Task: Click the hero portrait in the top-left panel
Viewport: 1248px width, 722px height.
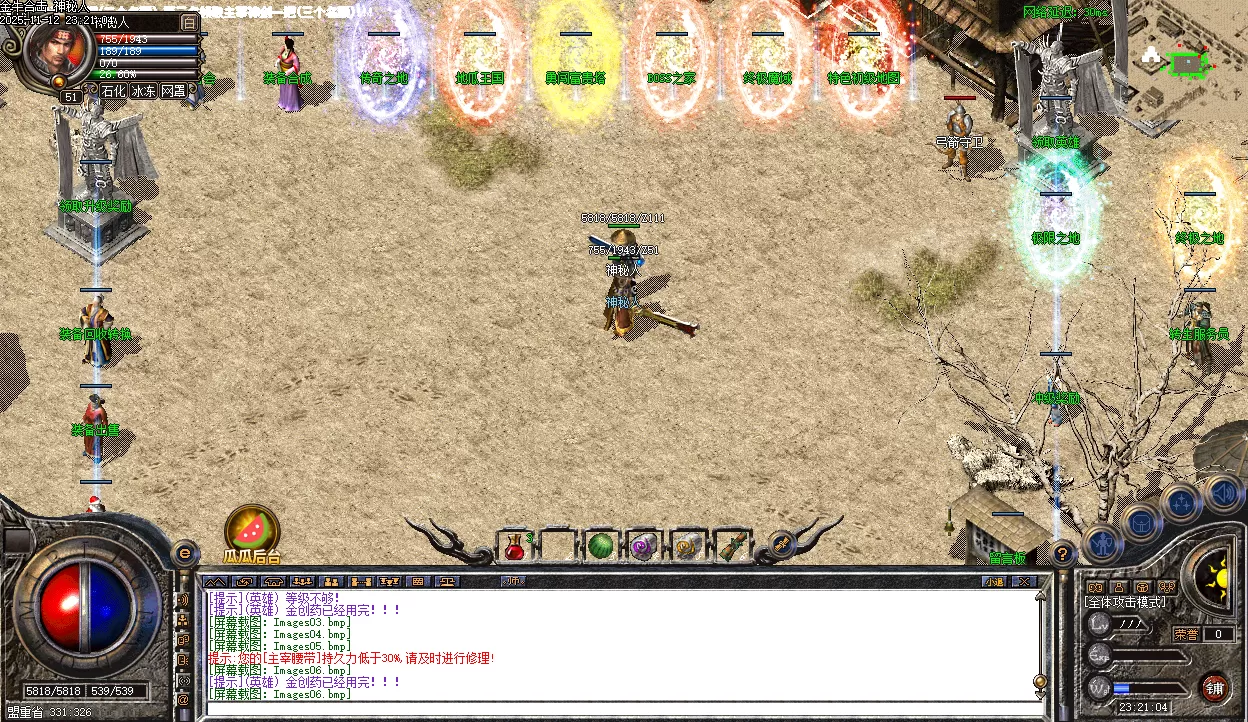Action: coord(58,50)
